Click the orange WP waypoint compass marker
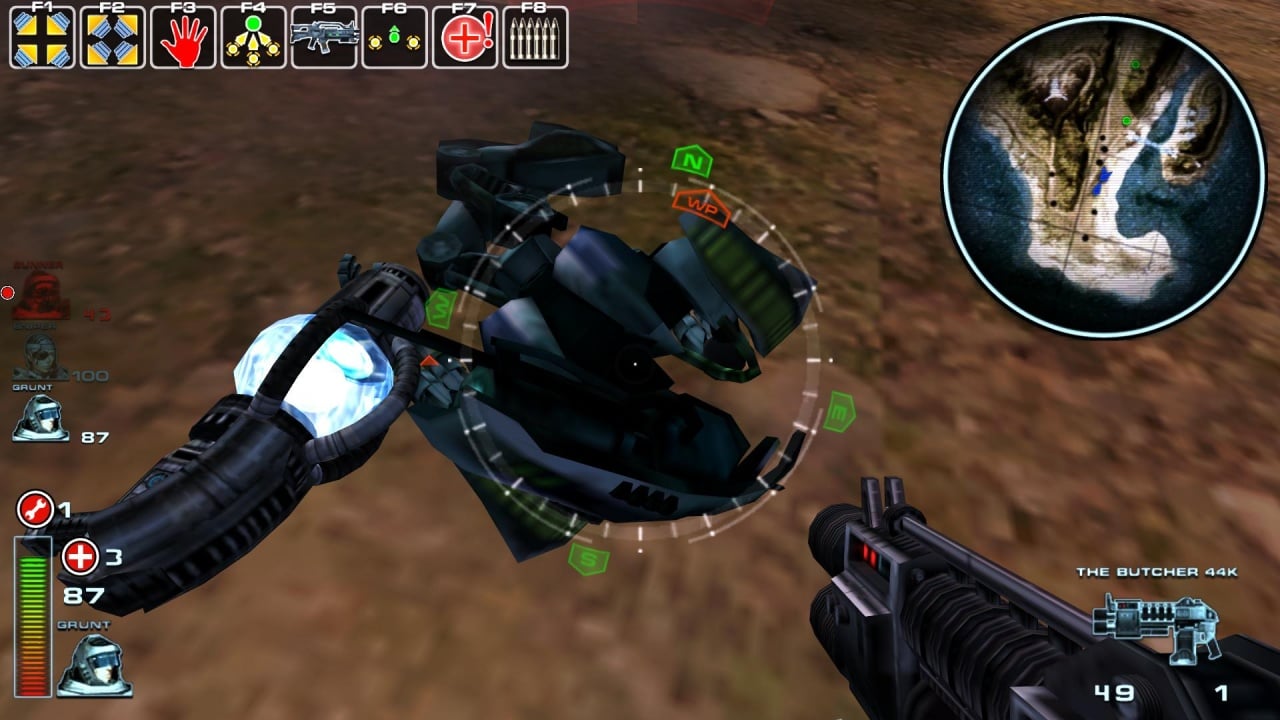1280x720 pixels. tap(702, 204)
